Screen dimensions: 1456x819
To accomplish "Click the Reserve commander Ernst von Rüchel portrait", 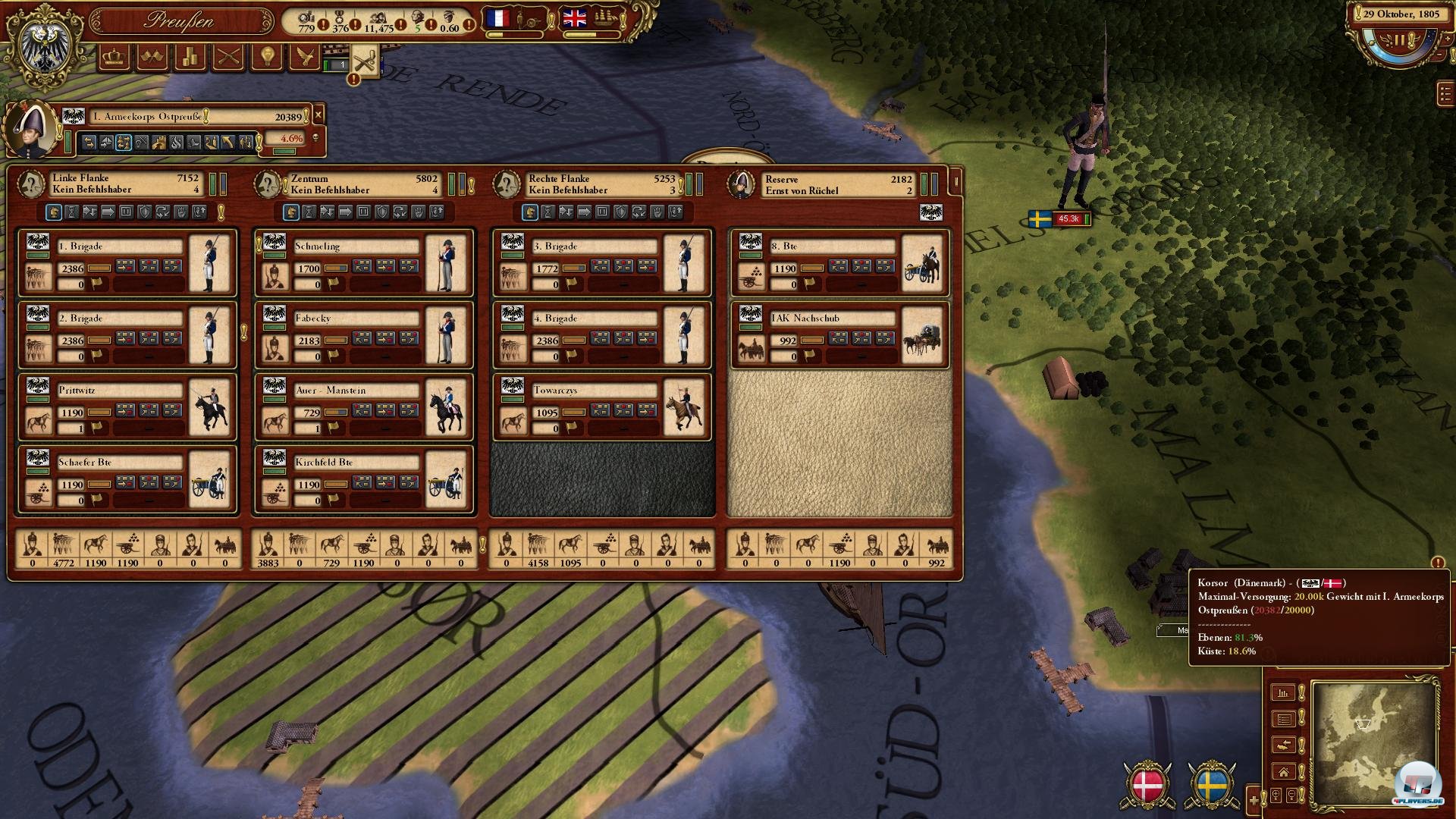I will 742,184.
